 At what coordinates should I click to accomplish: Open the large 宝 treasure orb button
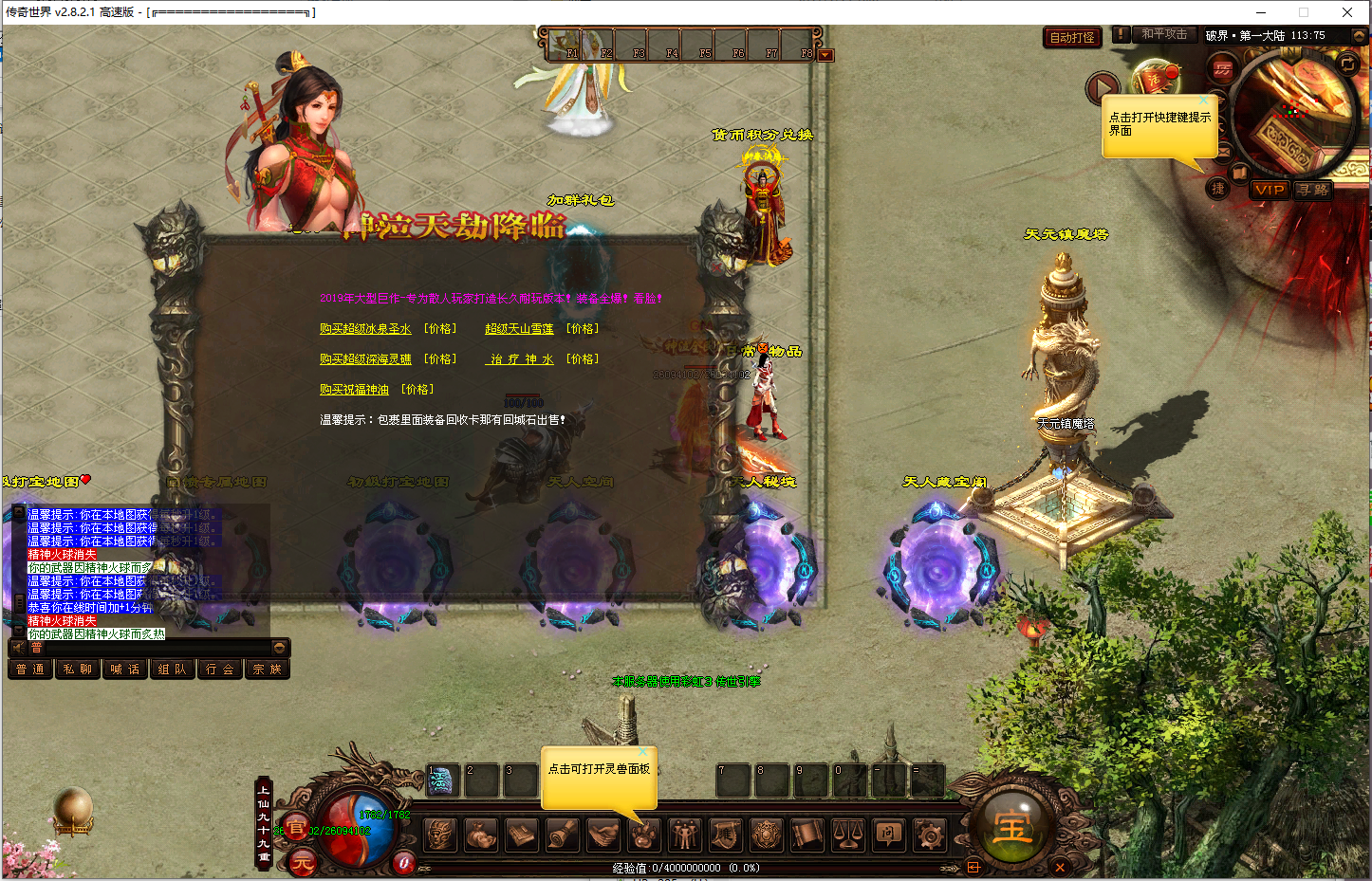(x=1011, y=828)
